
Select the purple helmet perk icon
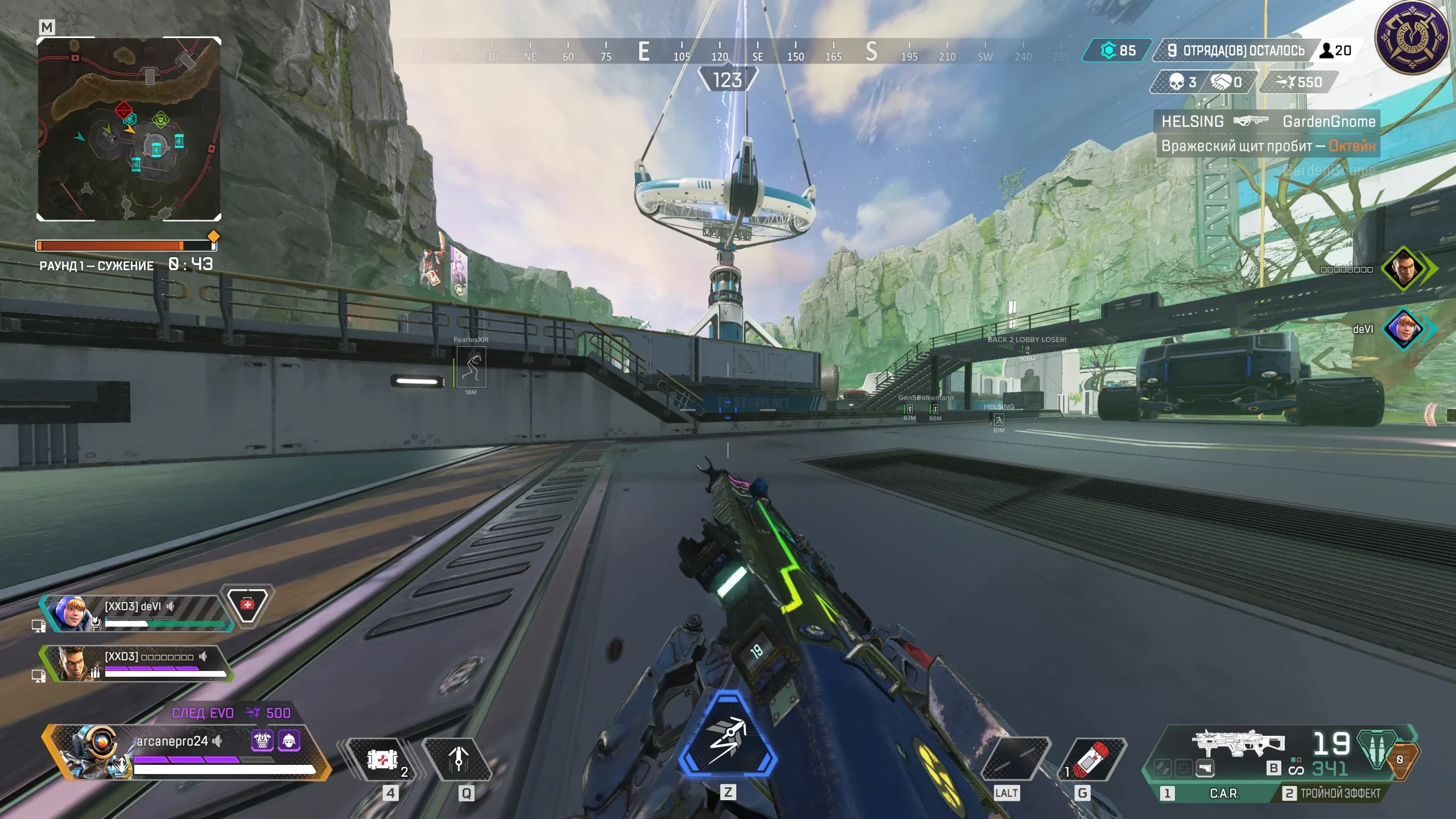(289, 740)
